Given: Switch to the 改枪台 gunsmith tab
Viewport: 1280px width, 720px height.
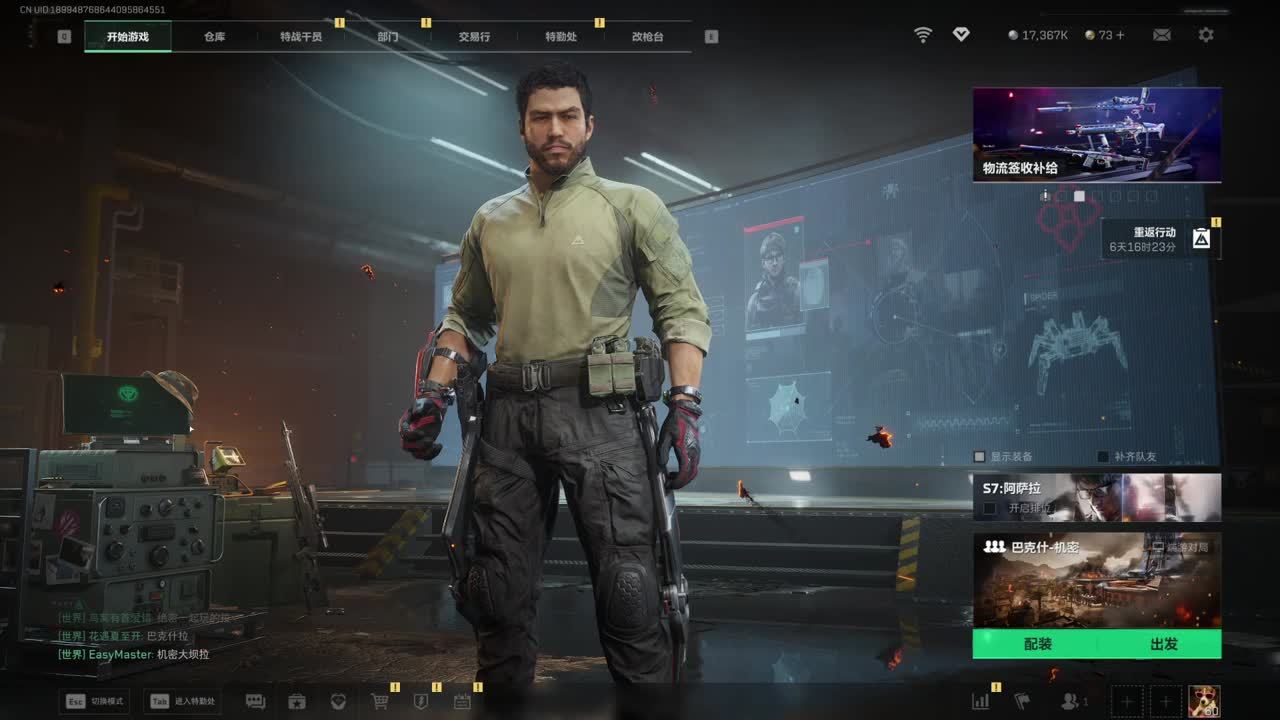Looking at the screenshot, I should [x=647, y=37].
